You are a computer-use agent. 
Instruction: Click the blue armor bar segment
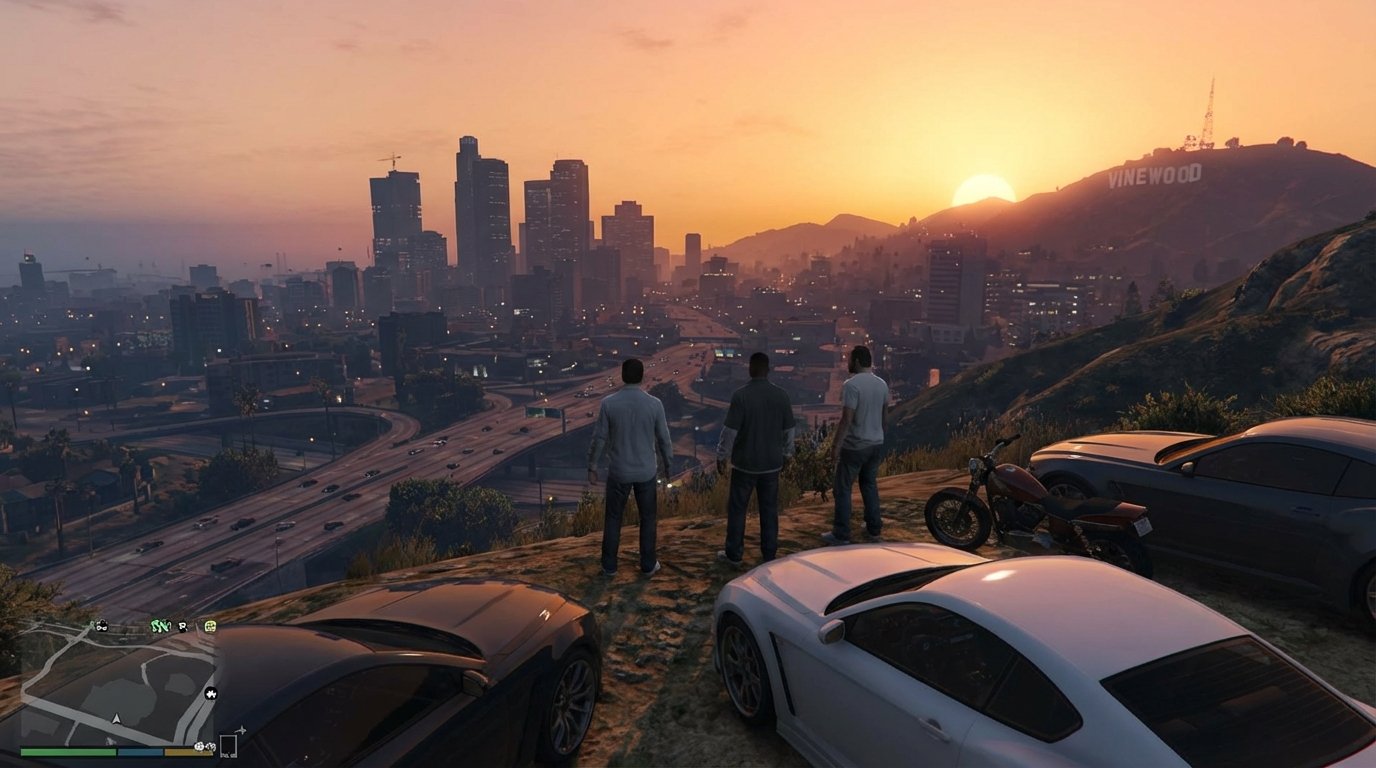click(x=140, y=751)
